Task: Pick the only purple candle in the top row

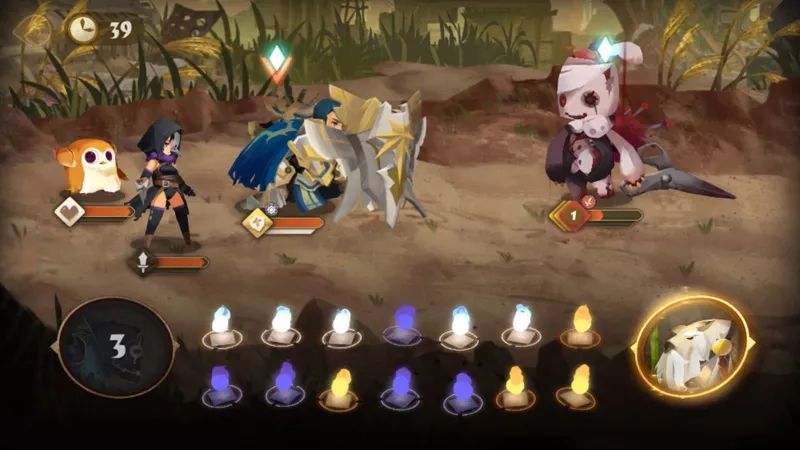Action: coord(402,323)
